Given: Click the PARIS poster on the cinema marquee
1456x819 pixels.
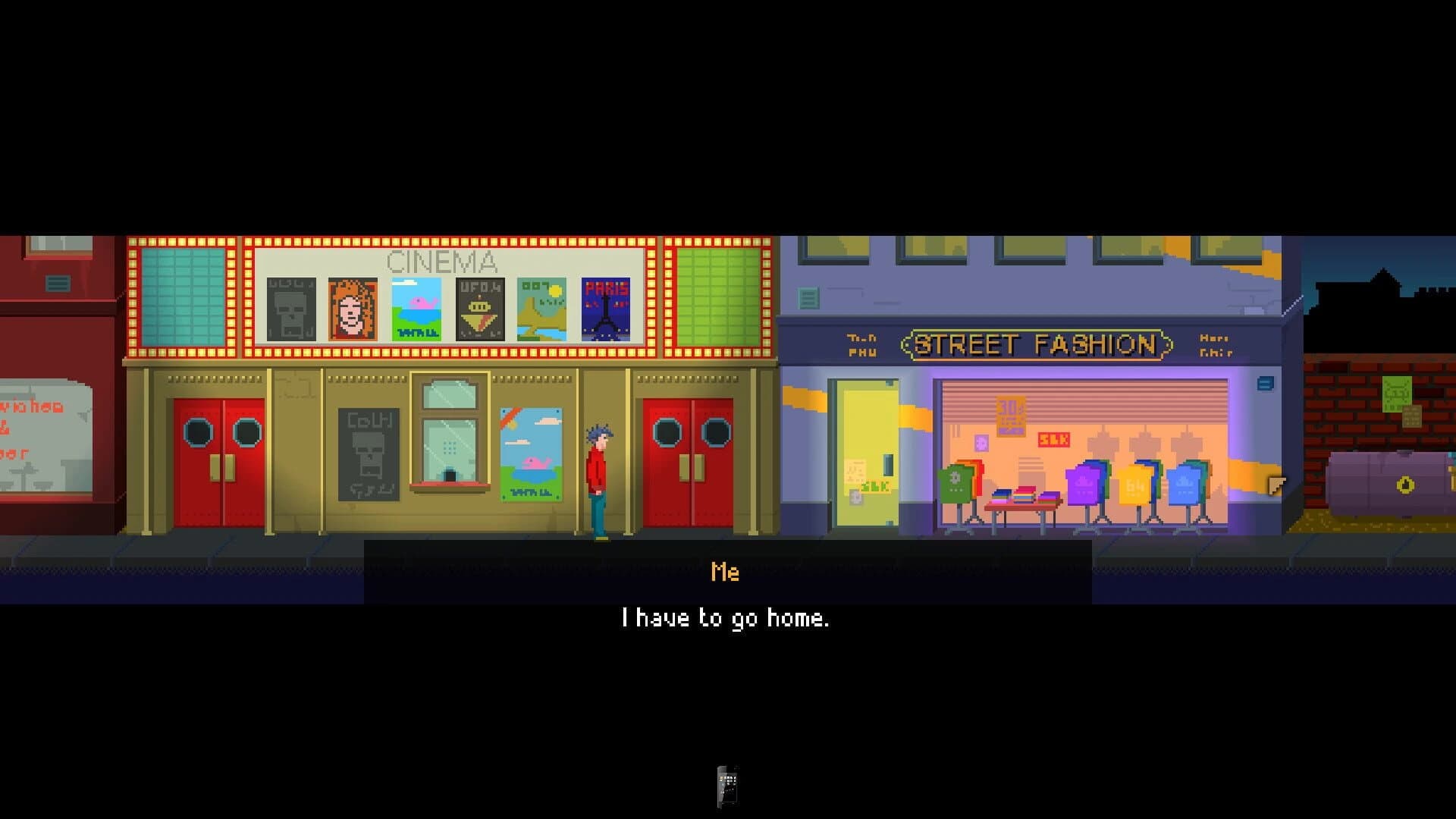Looking at the screenshot, I should click(x=606, y=308).
